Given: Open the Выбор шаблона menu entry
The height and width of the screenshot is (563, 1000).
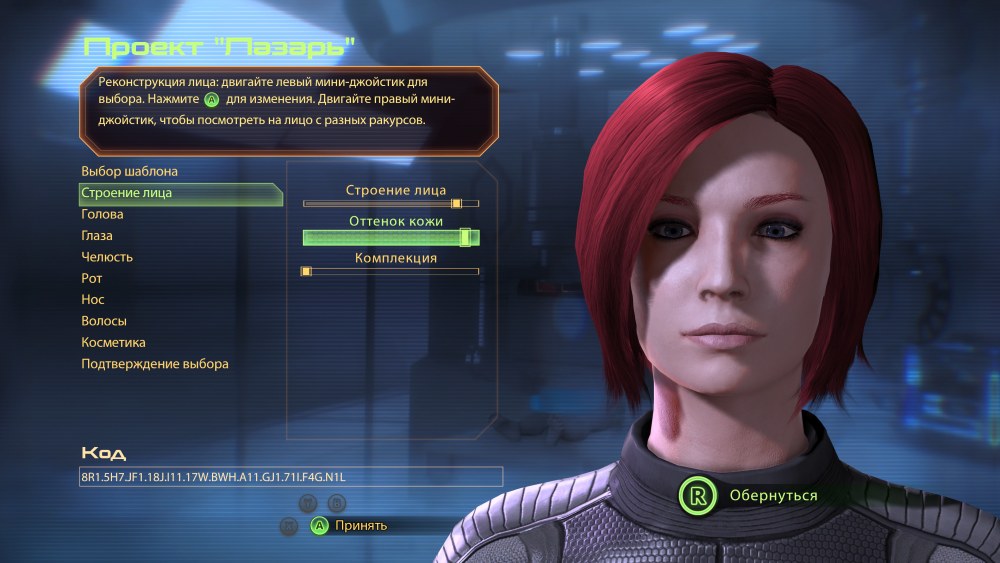Looking at the screenshot, I should (x=129, y=172).
